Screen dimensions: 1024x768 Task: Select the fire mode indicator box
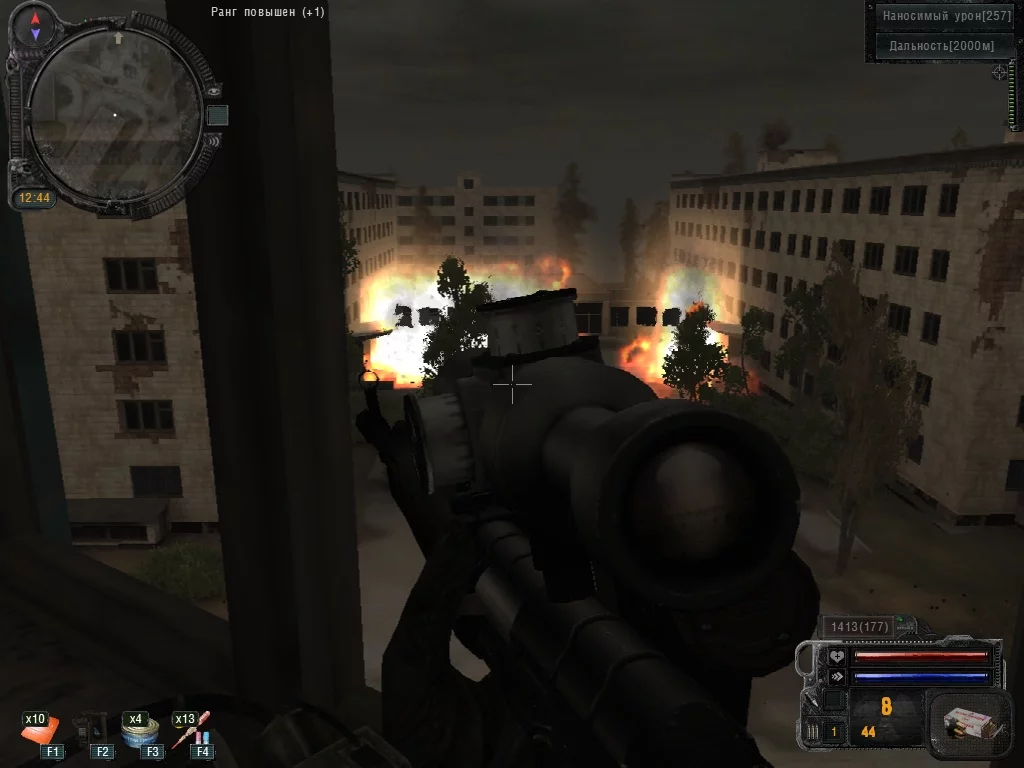pos(835,731)
